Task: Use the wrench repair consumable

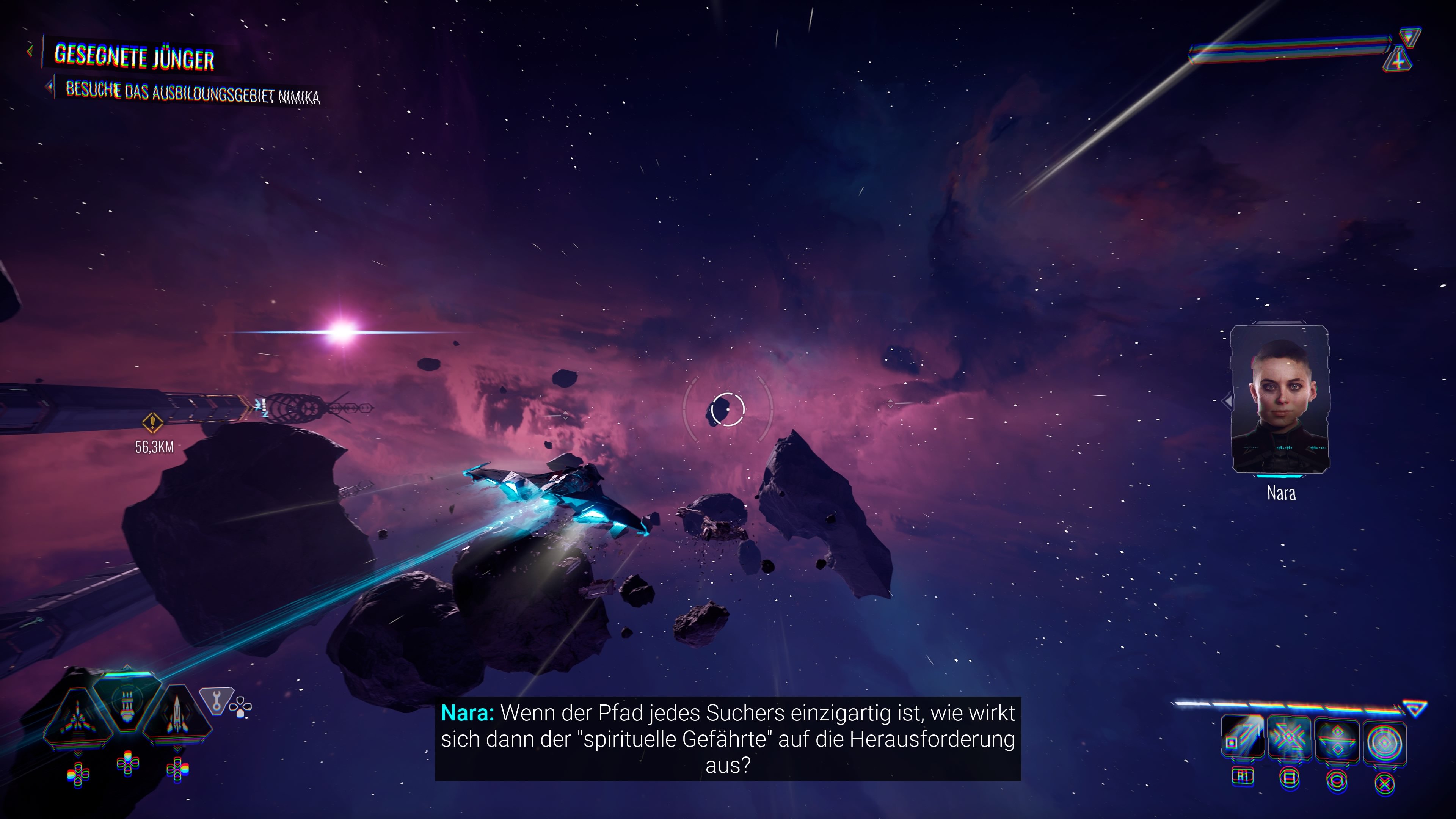Action: coord(217,703)
